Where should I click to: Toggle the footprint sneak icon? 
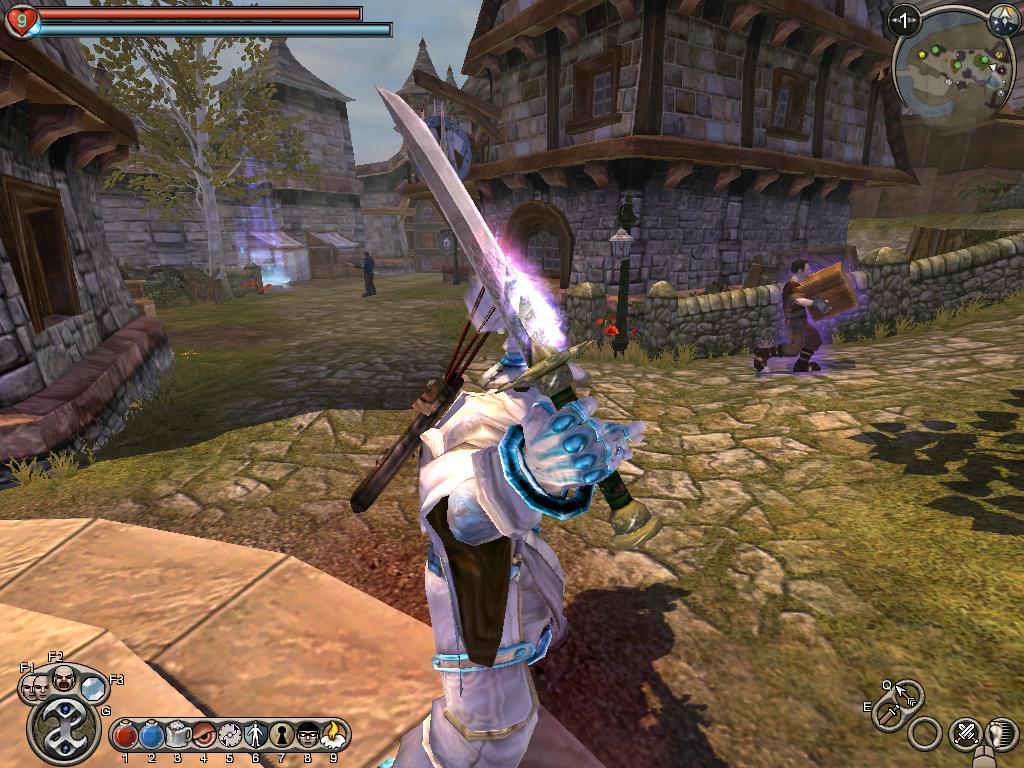[1001, 735]
